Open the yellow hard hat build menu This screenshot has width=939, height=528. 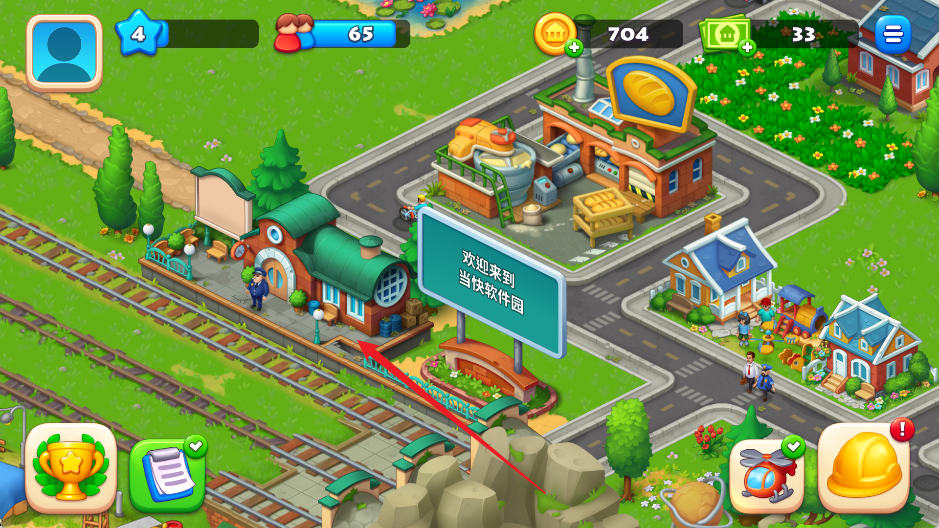tap(864, 467)
